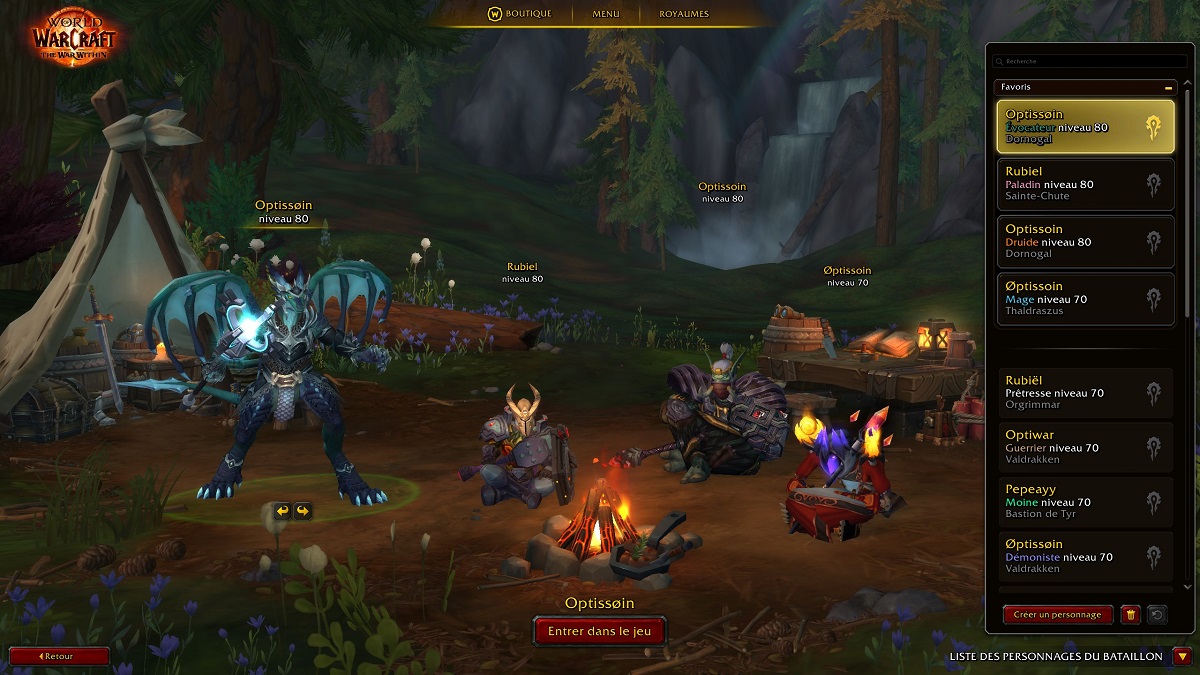Select Rubiel the Paladin from the list
This screenshot has width=1200, height=675.
point(1086,183)
